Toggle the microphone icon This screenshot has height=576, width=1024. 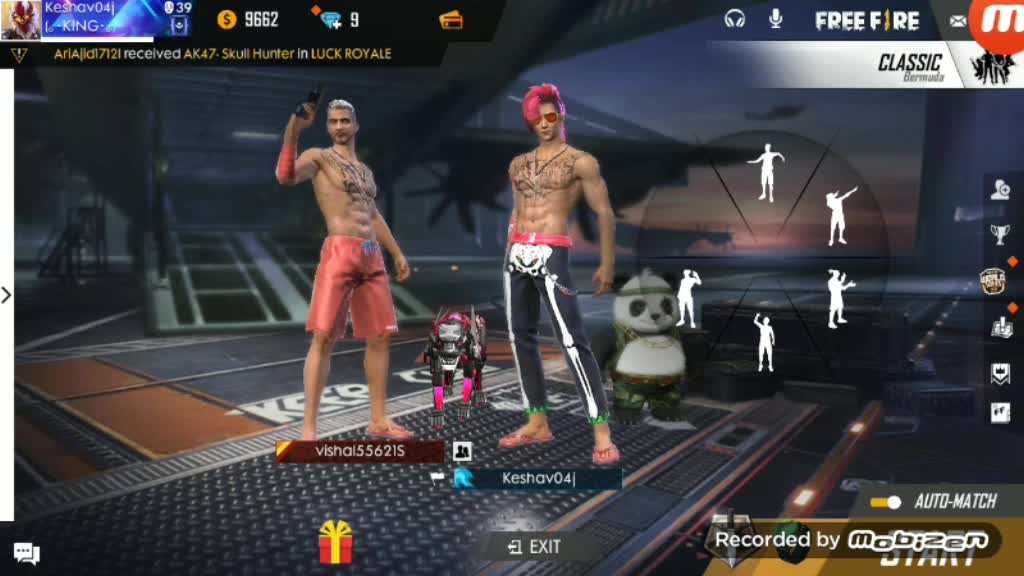775,19
